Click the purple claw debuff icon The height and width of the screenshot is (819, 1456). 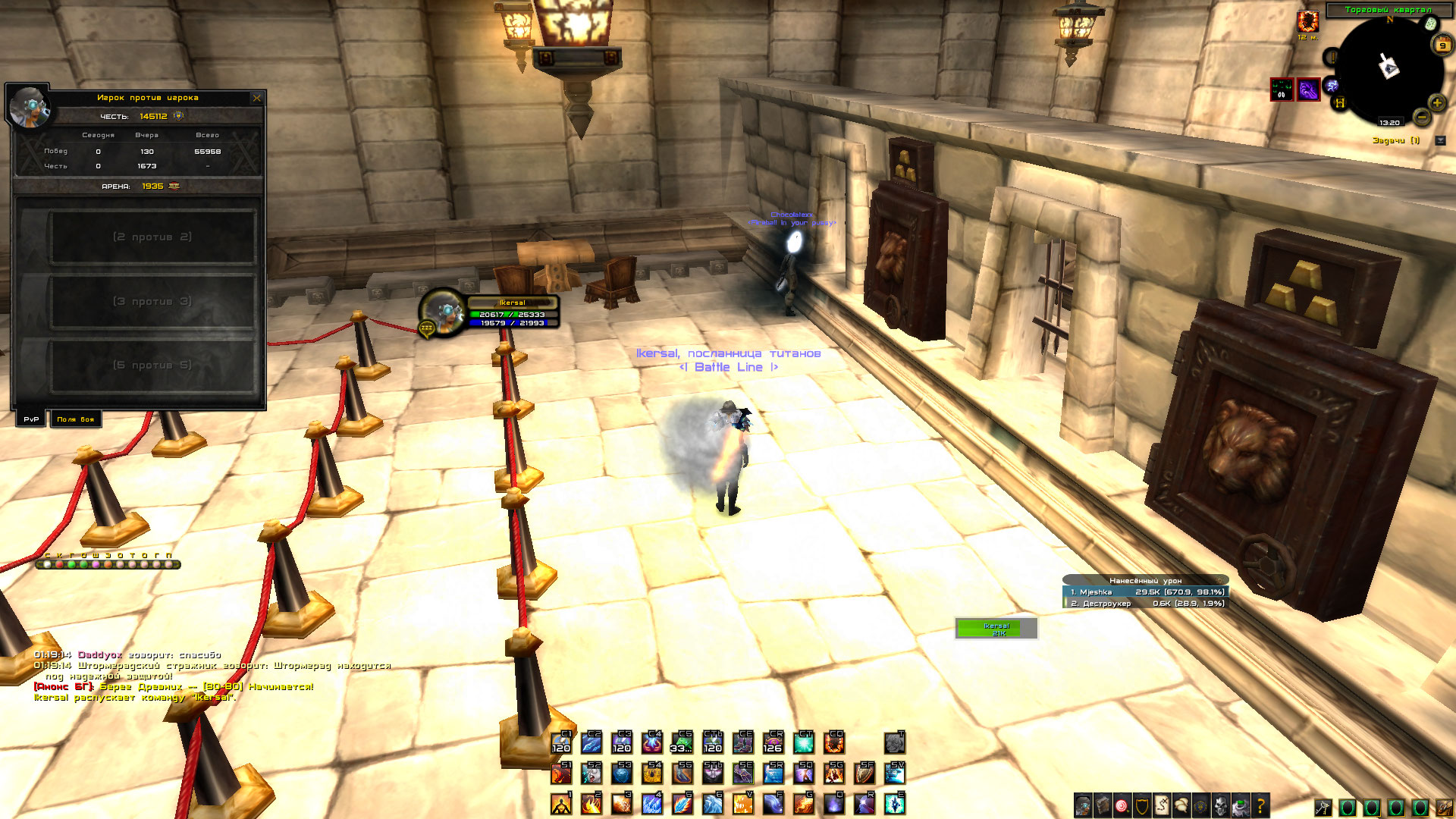[x=1308, y=89]
